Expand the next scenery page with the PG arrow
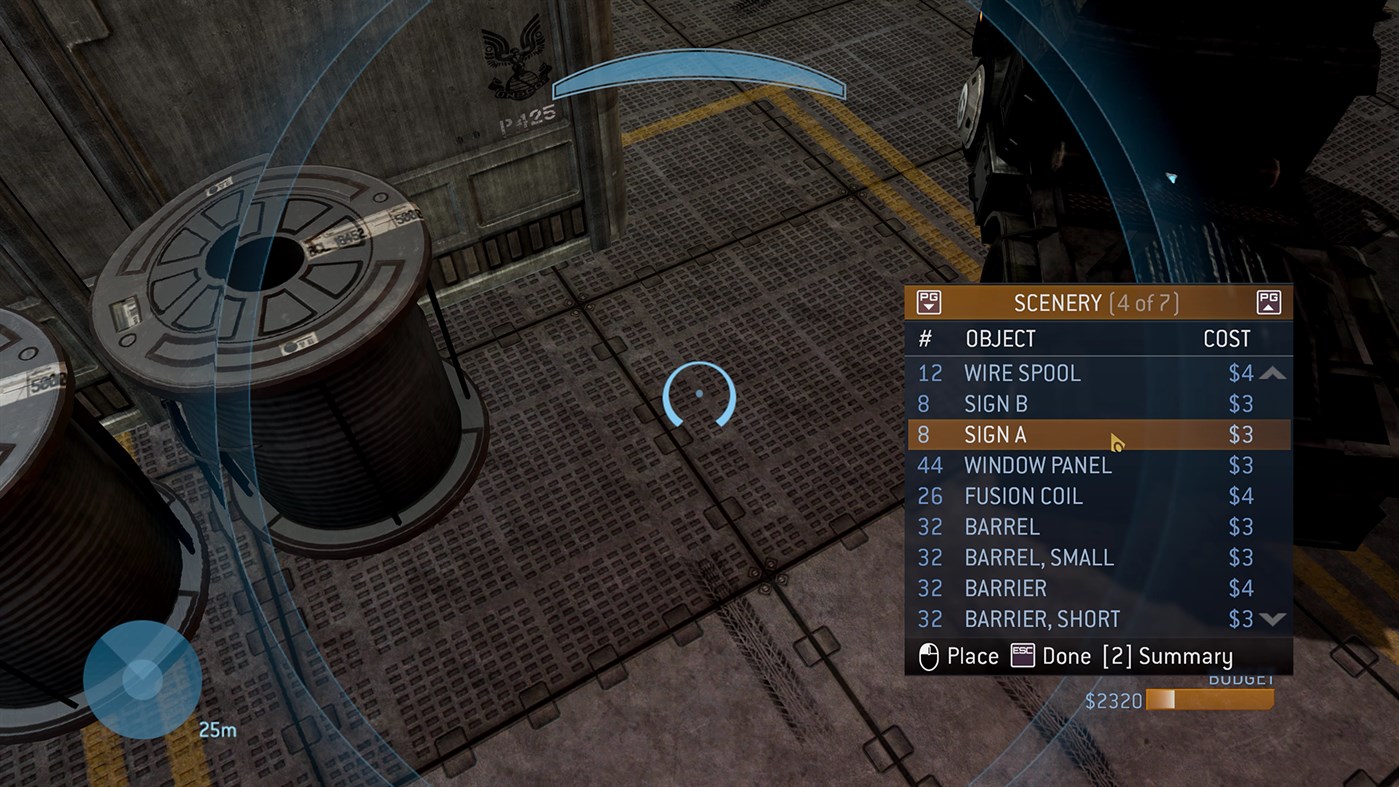 1268,301
